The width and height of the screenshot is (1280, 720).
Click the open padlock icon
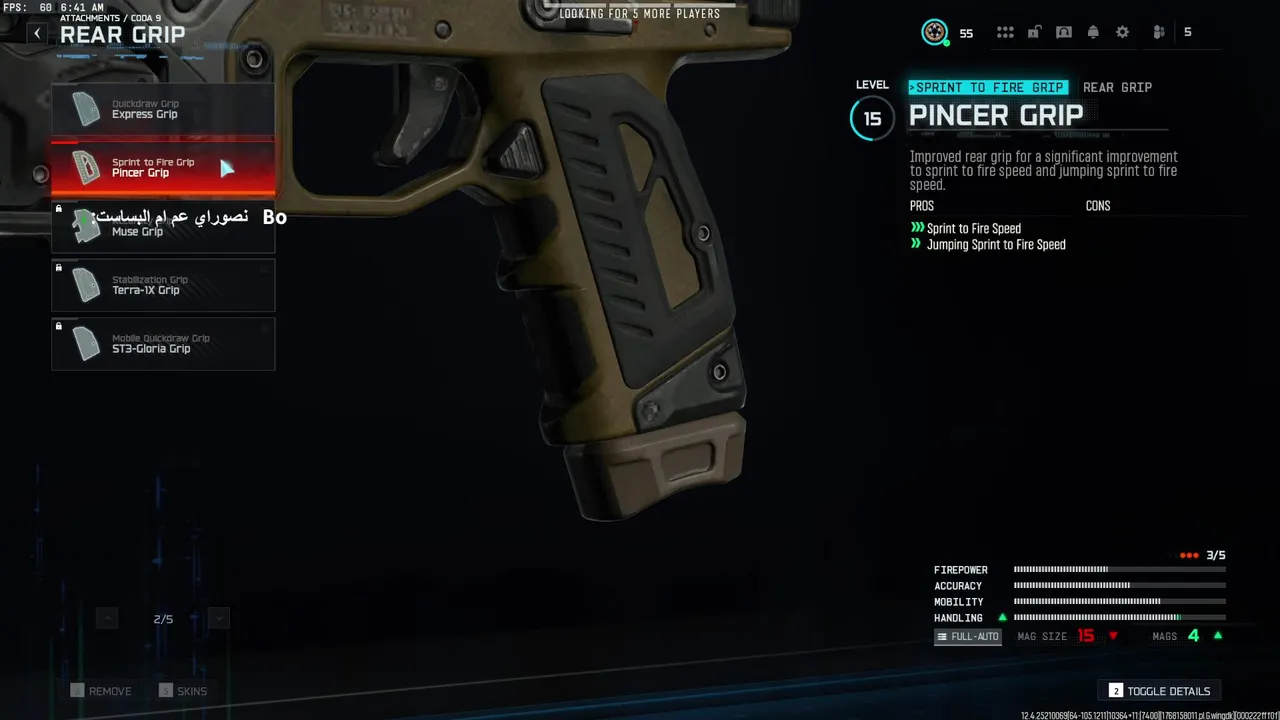point(1035,32)
